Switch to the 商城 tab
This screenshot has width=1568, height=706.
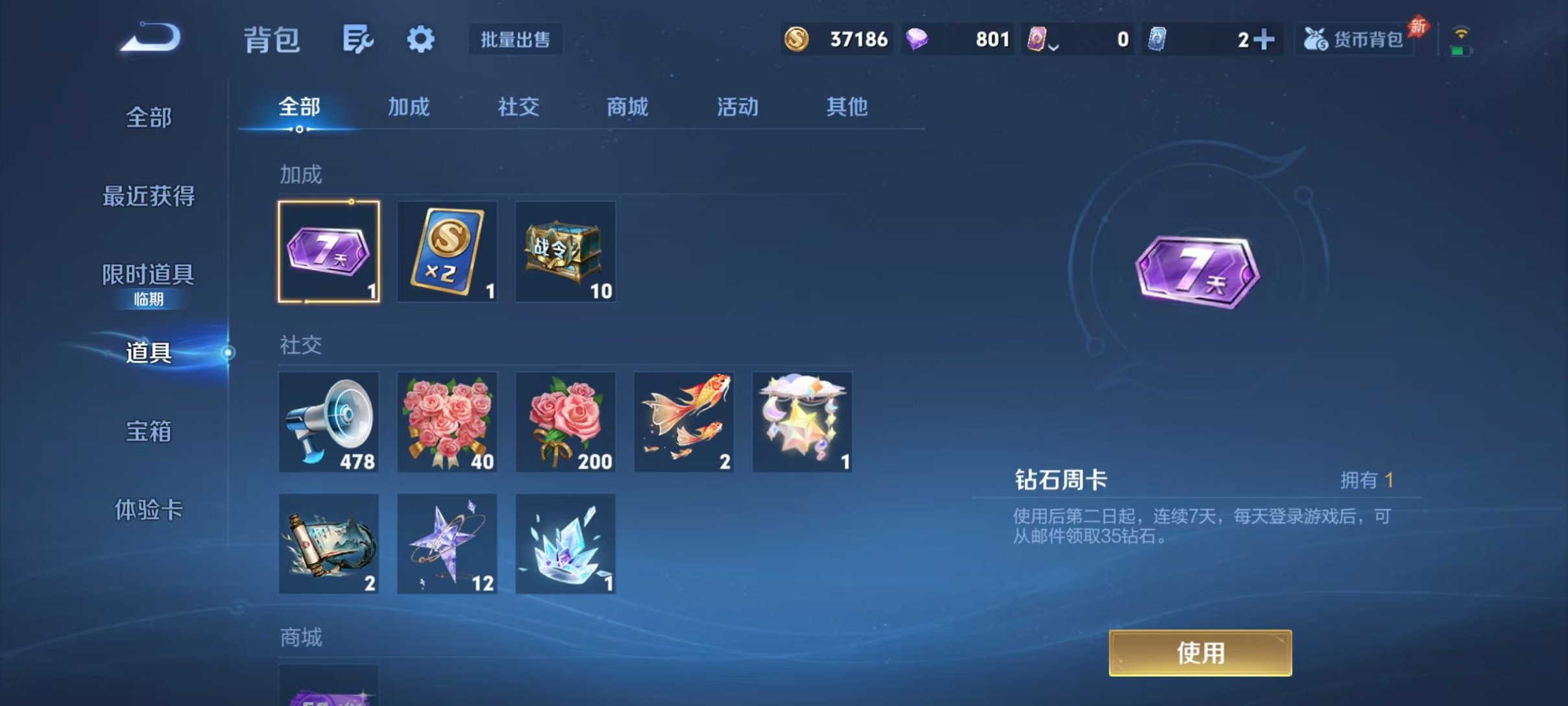[627, 108]
